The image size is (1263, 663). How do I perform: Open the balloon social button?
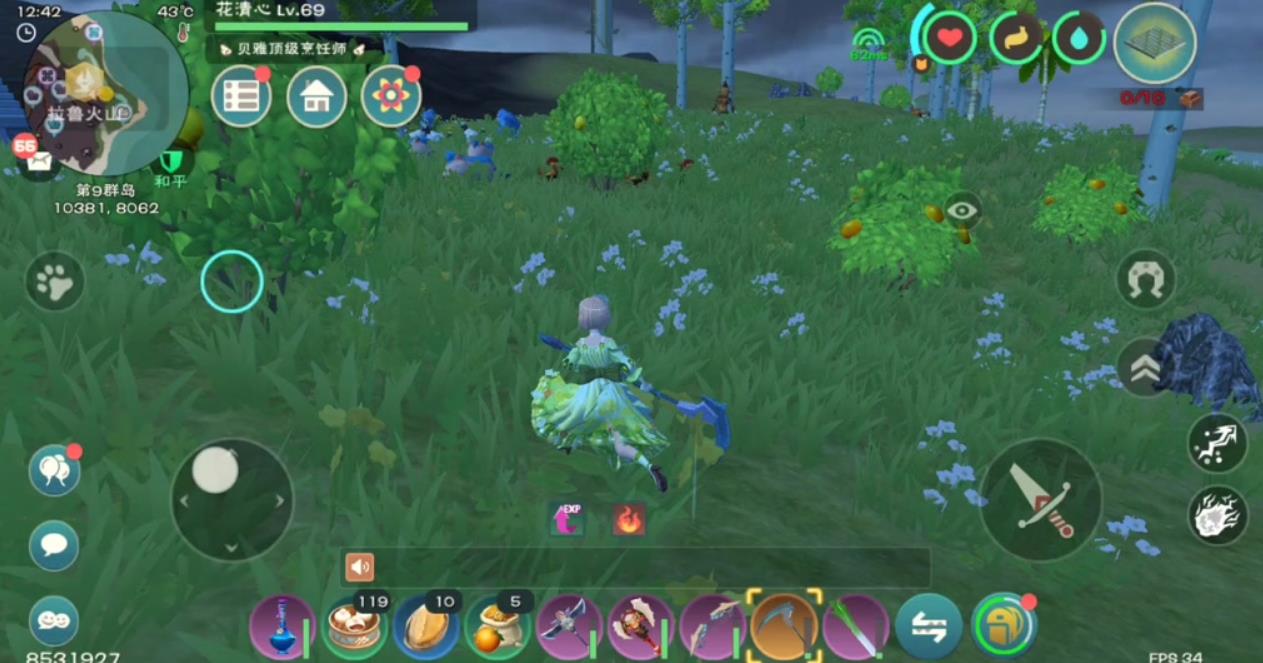[54, 469]
